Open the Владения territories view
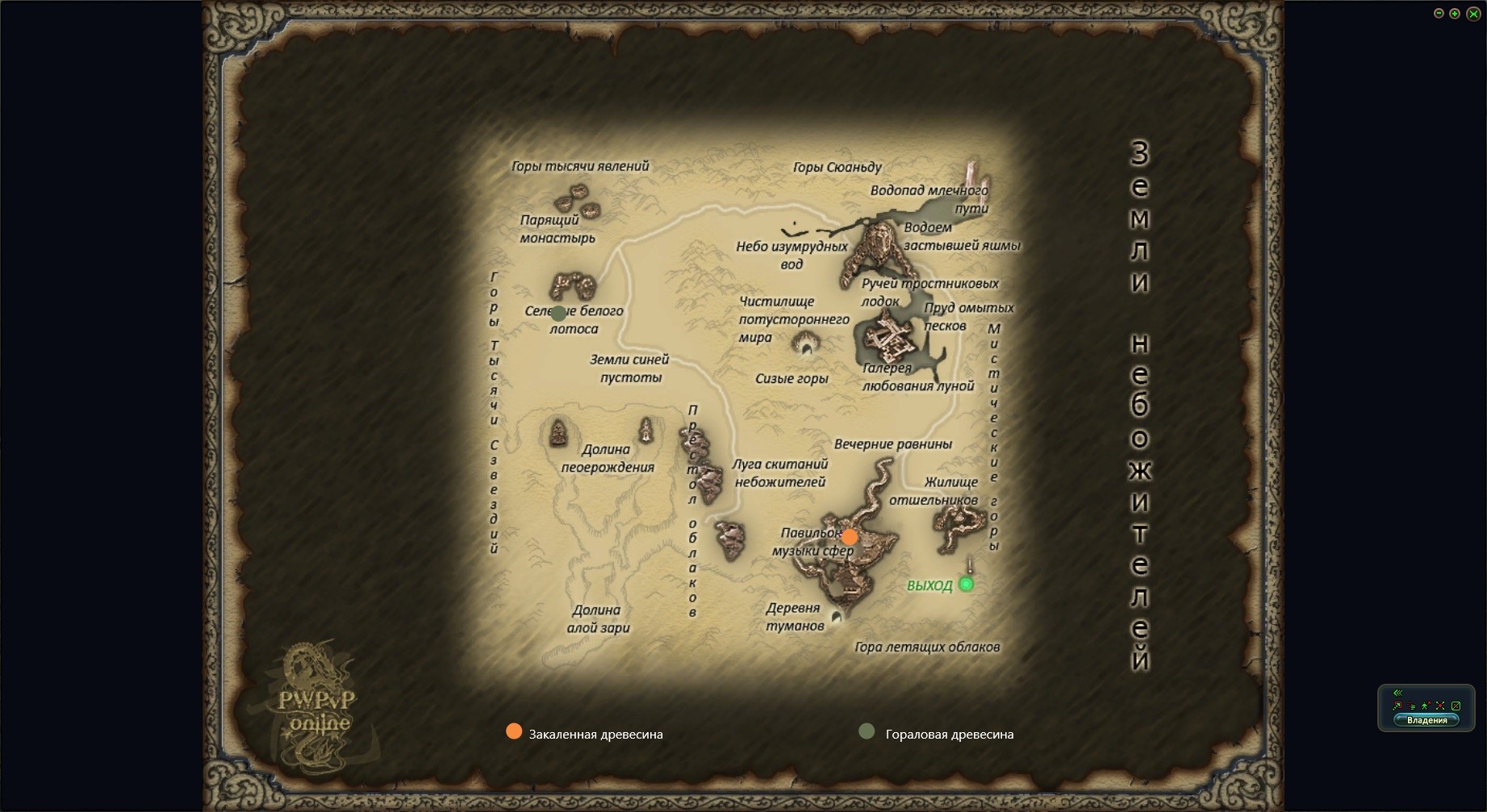 tap(1426, 720)
